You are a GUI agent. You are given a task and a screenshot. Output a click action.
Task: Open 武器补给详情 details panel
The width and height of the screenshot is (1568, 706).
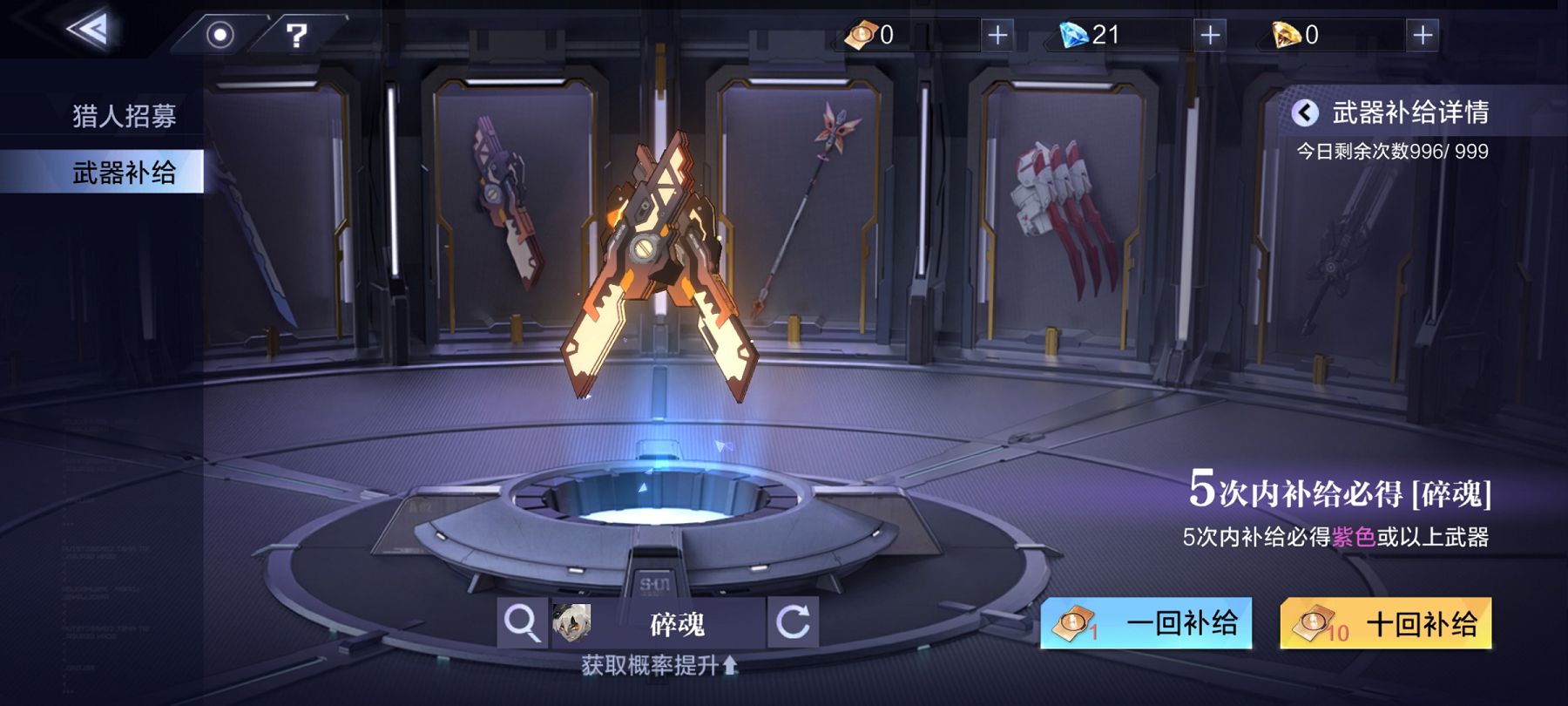coord(1394,112)
